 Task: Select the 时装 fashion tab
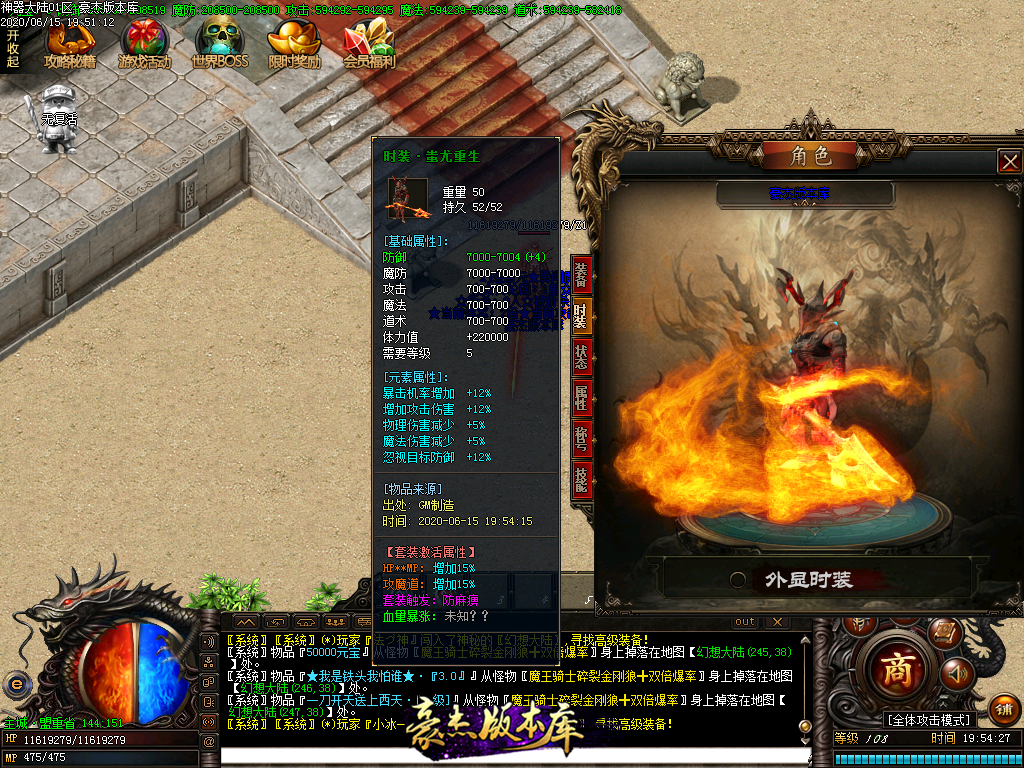pyautogui.click(x=581, y=316)
